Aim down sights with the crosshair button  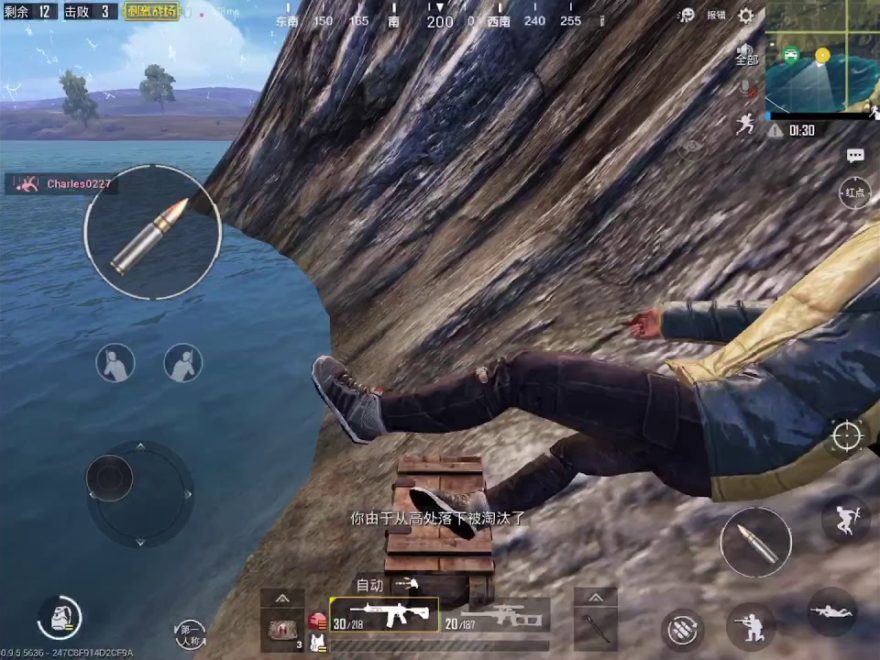pos(846,436)
